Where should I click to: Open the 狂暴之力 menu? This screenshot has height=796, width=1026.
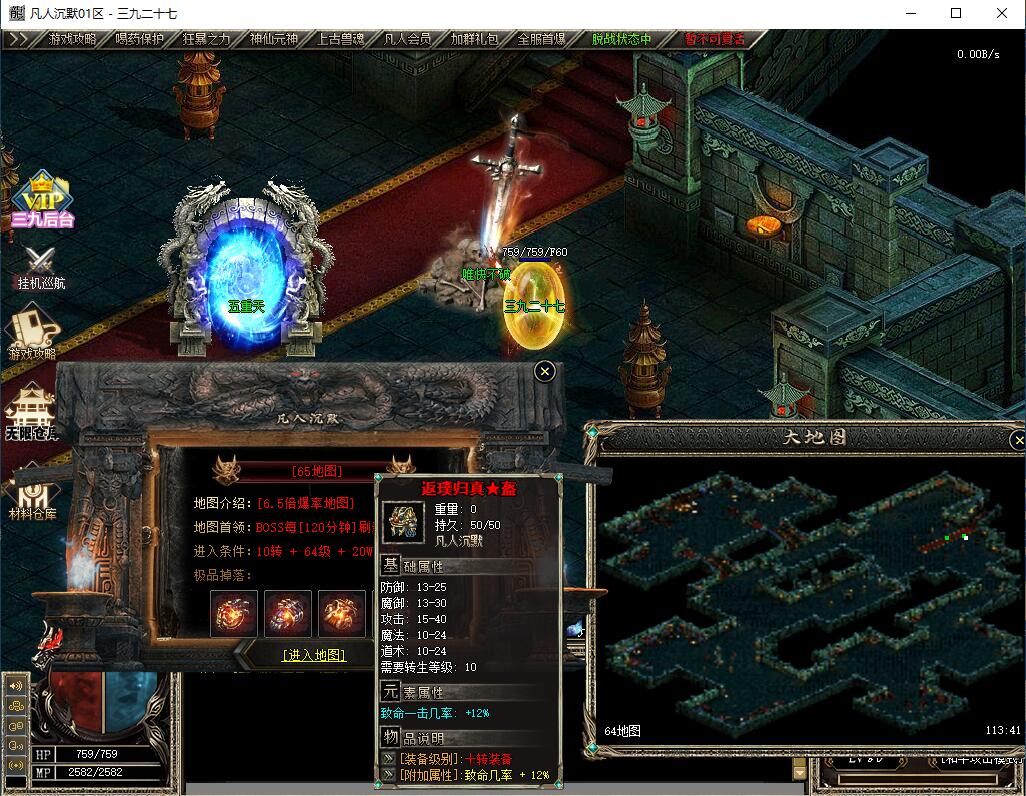[x=206, y=39]
